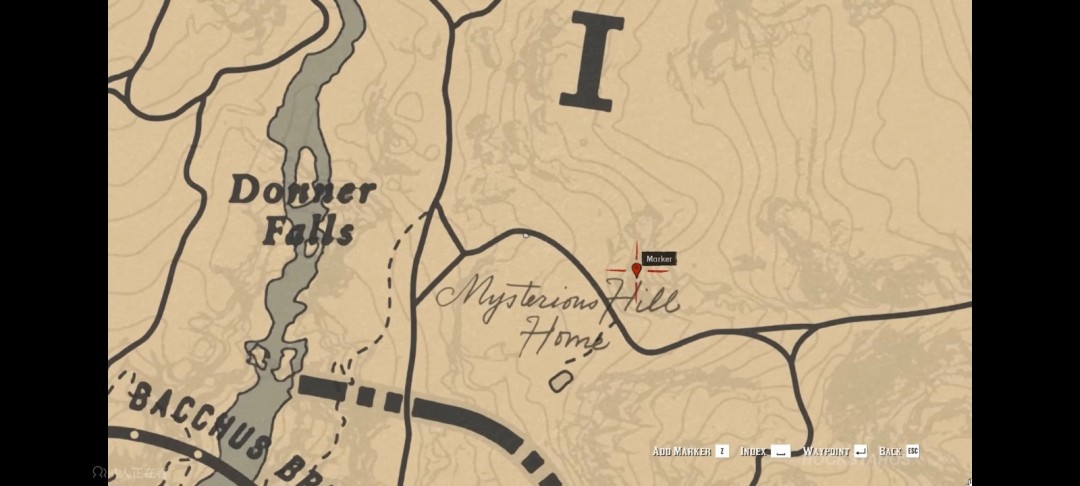The width and height of the screenshot is (1080, 486).
Task: Open the map Index
Action: tap(764, 452)
